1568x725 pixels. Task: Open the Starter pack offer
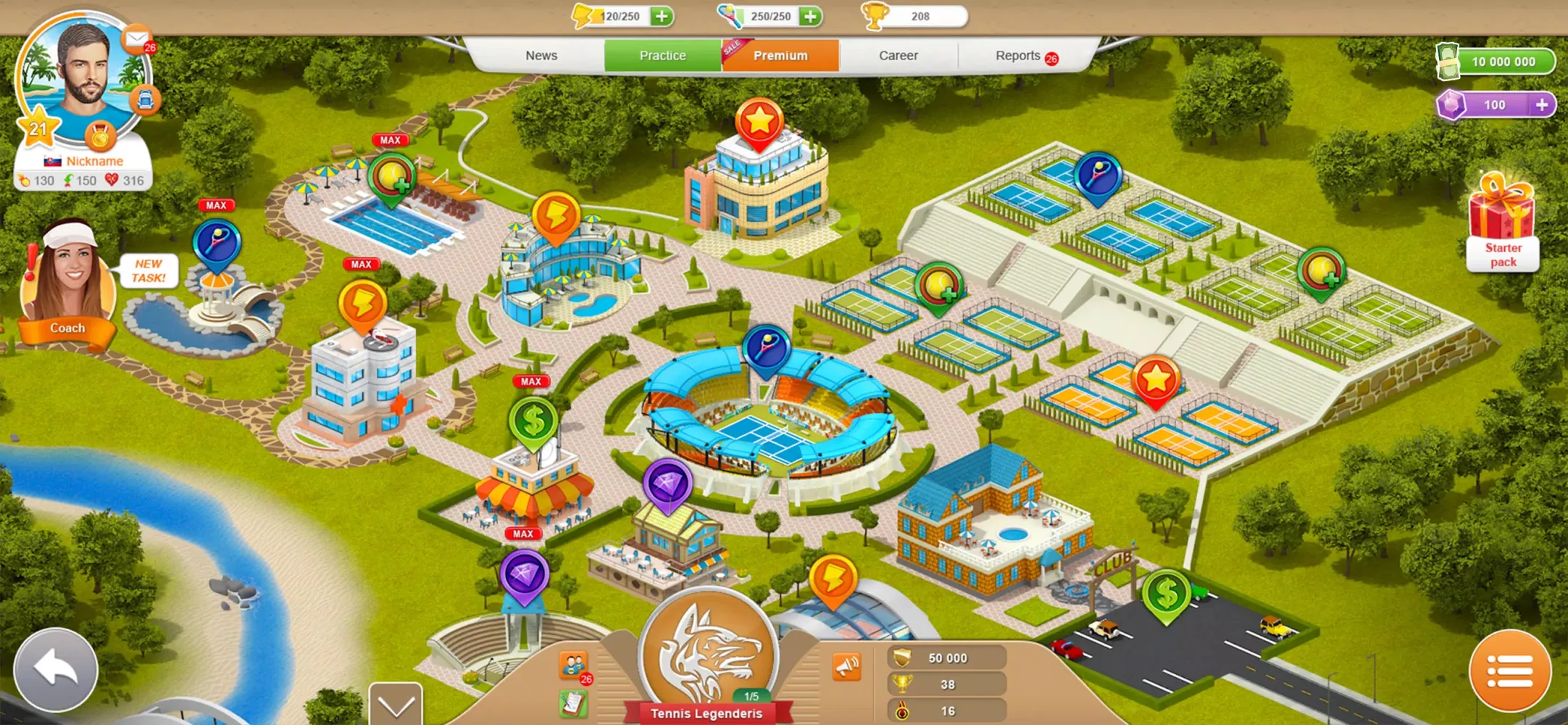click(1502, 223)
